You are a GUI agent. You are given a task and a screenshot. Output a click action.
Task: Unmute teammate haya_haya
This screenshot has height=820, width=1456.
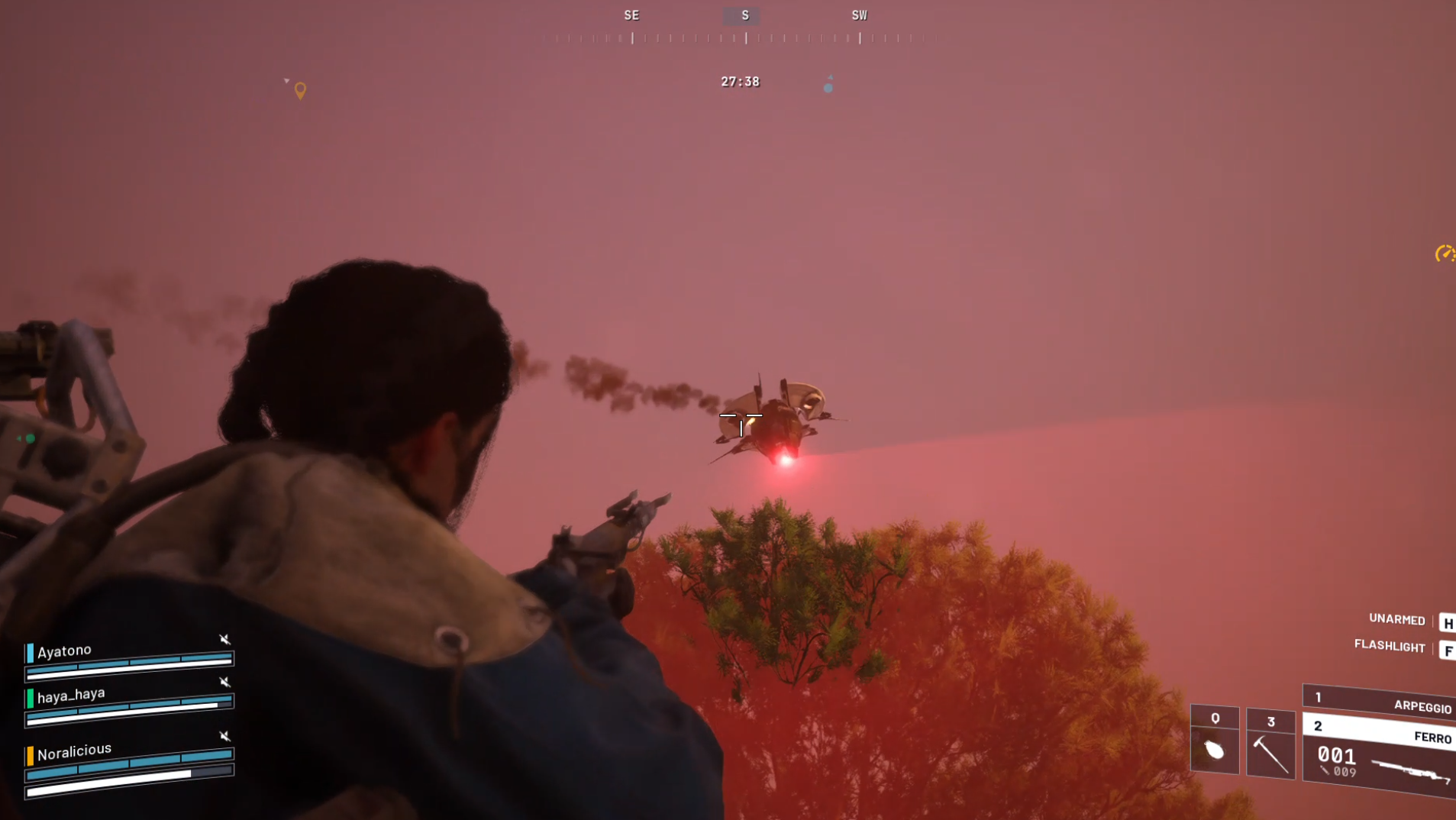pos(224,682)
